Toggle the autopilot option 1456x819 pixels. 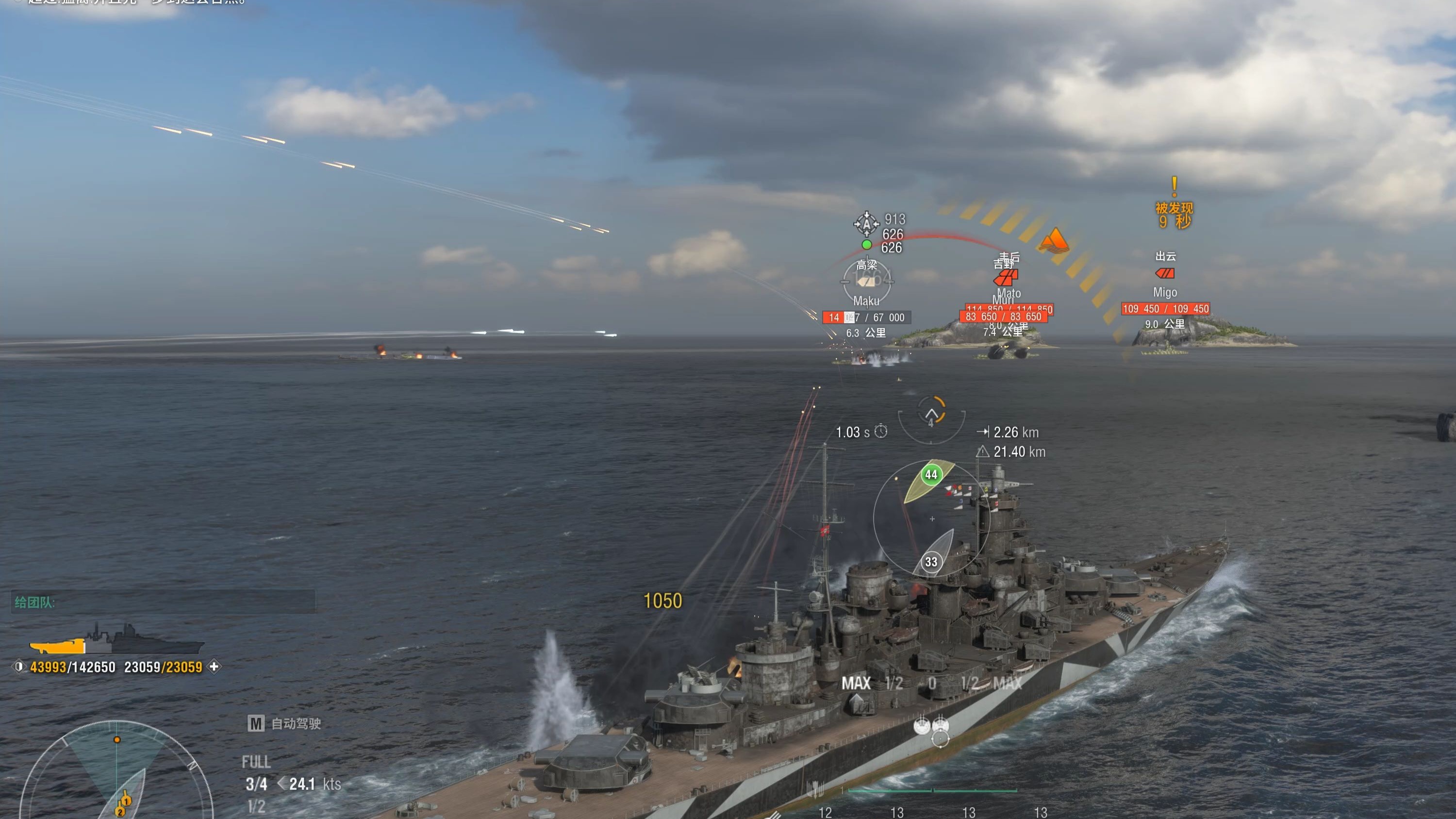(x=284, y=723)
